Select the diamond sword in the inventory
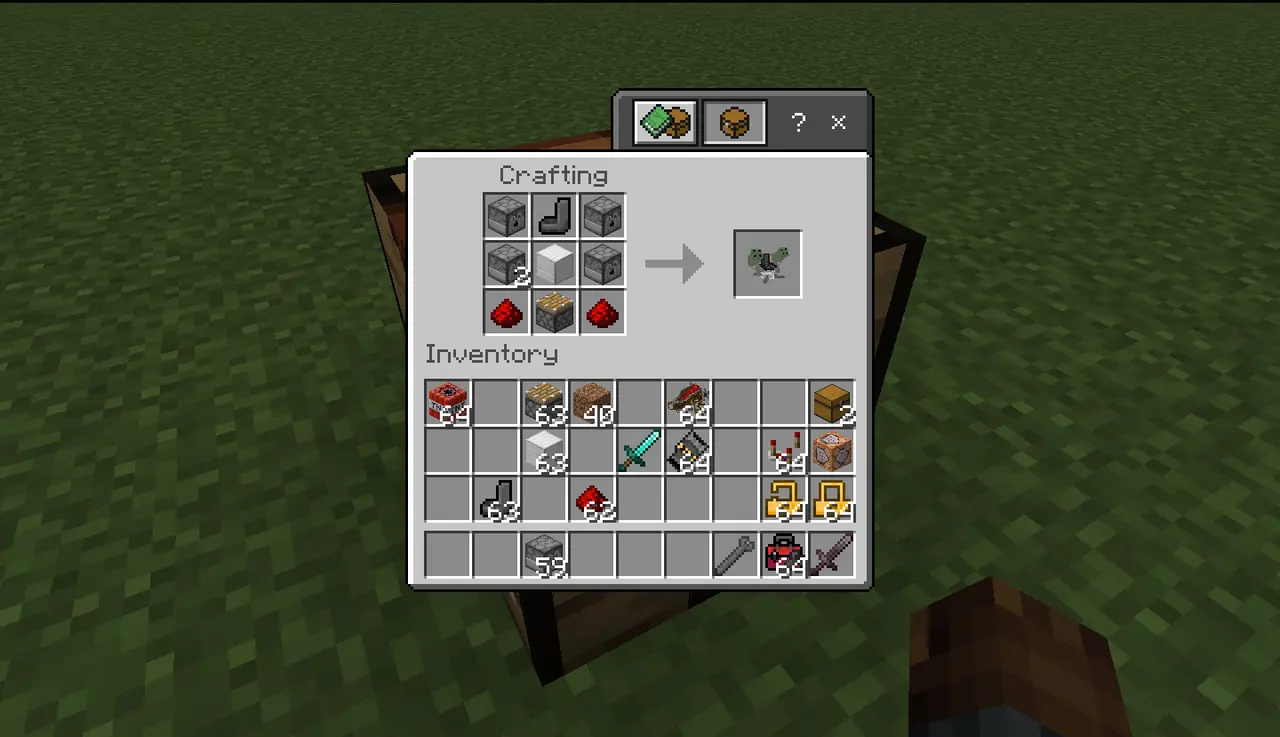 tap(640, 450)
